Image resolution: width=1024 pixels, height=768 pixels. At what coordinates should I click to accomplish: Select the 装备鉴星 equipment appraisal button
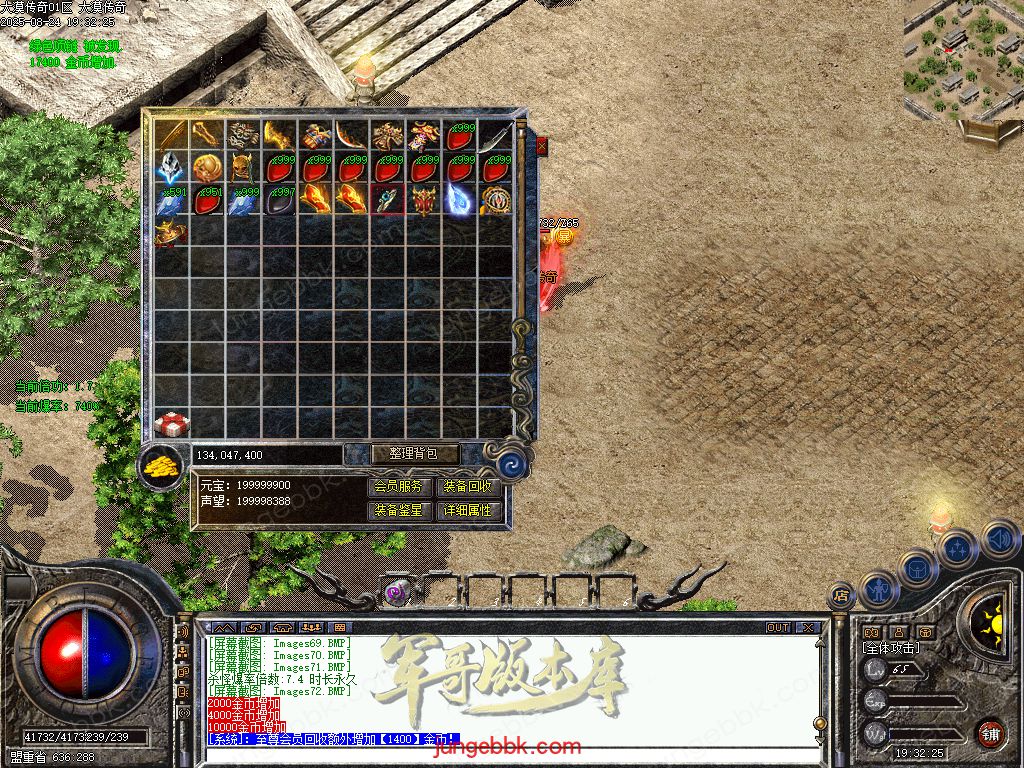(401, 510)
